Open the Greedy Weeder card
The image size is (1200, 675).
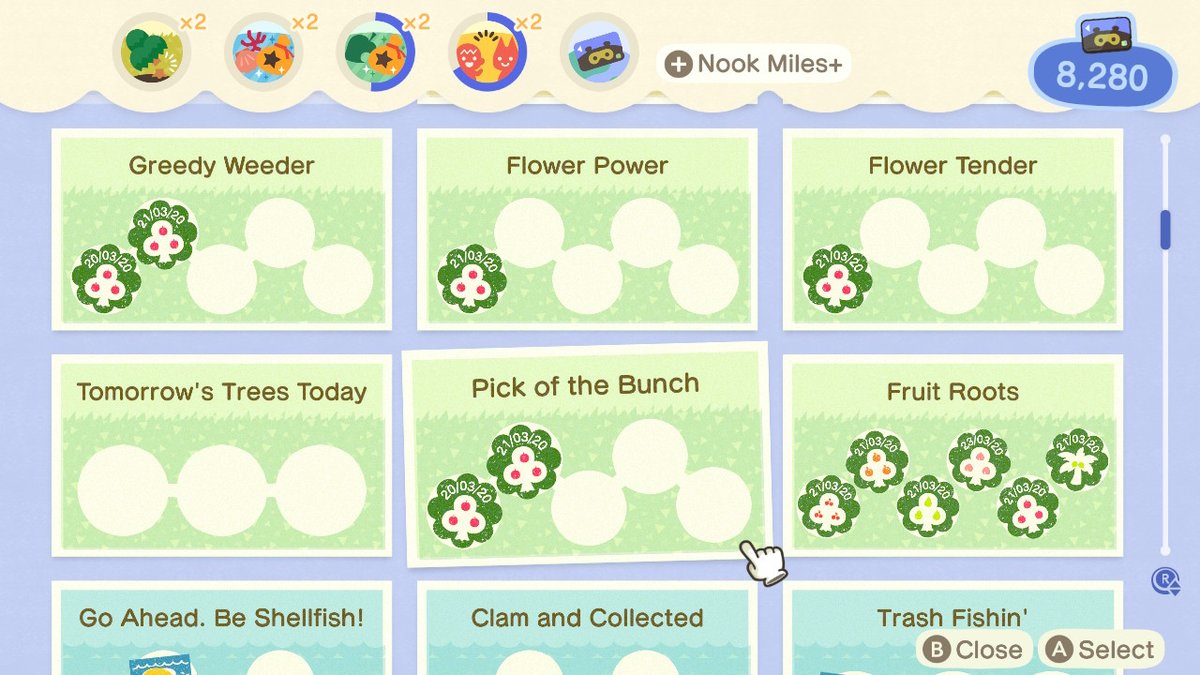point(221,229)
